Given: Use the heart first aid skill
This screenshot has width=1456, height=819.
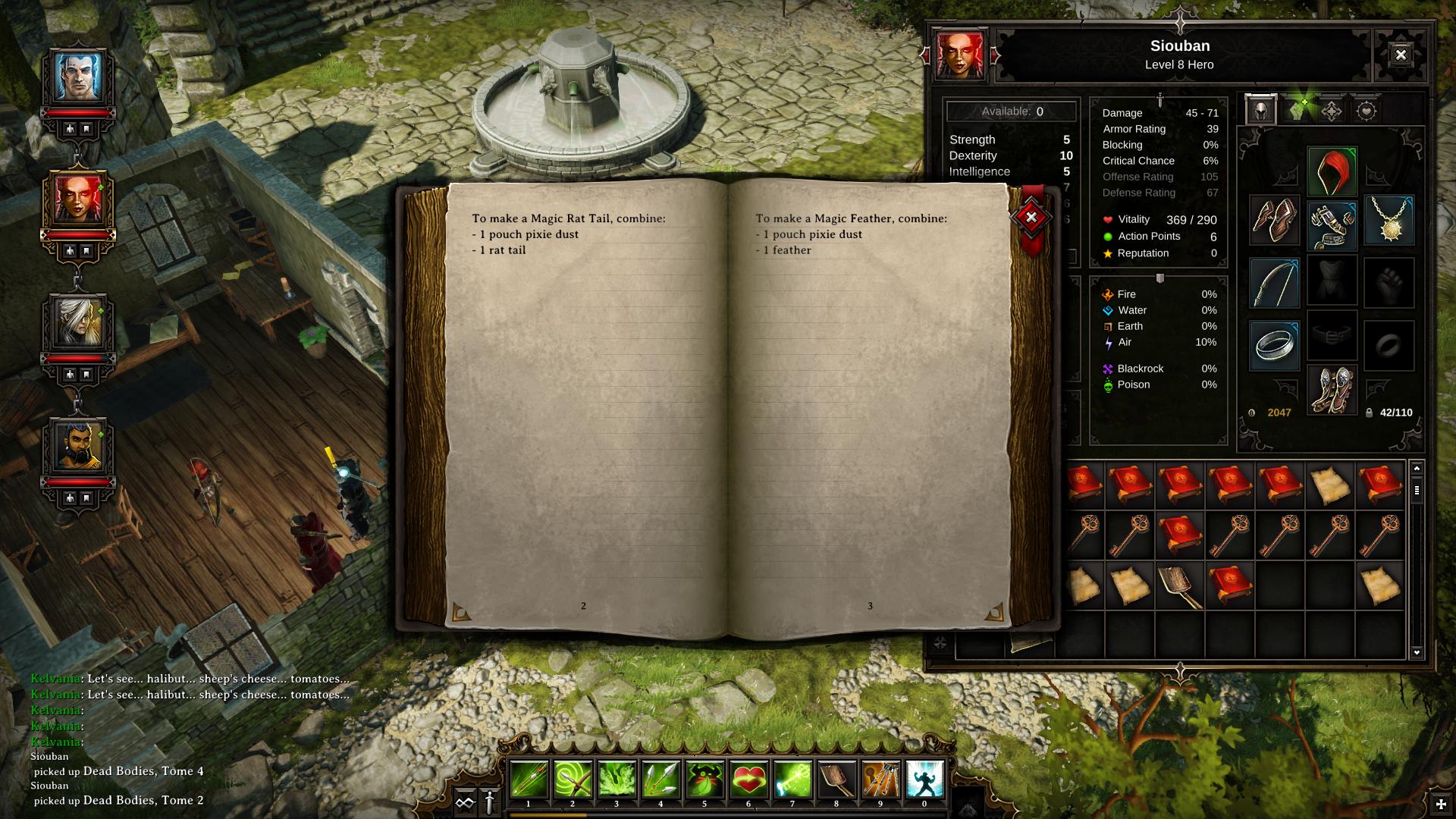Looking at the screenshot, I should pyautogui.click(x=748, y=780).
